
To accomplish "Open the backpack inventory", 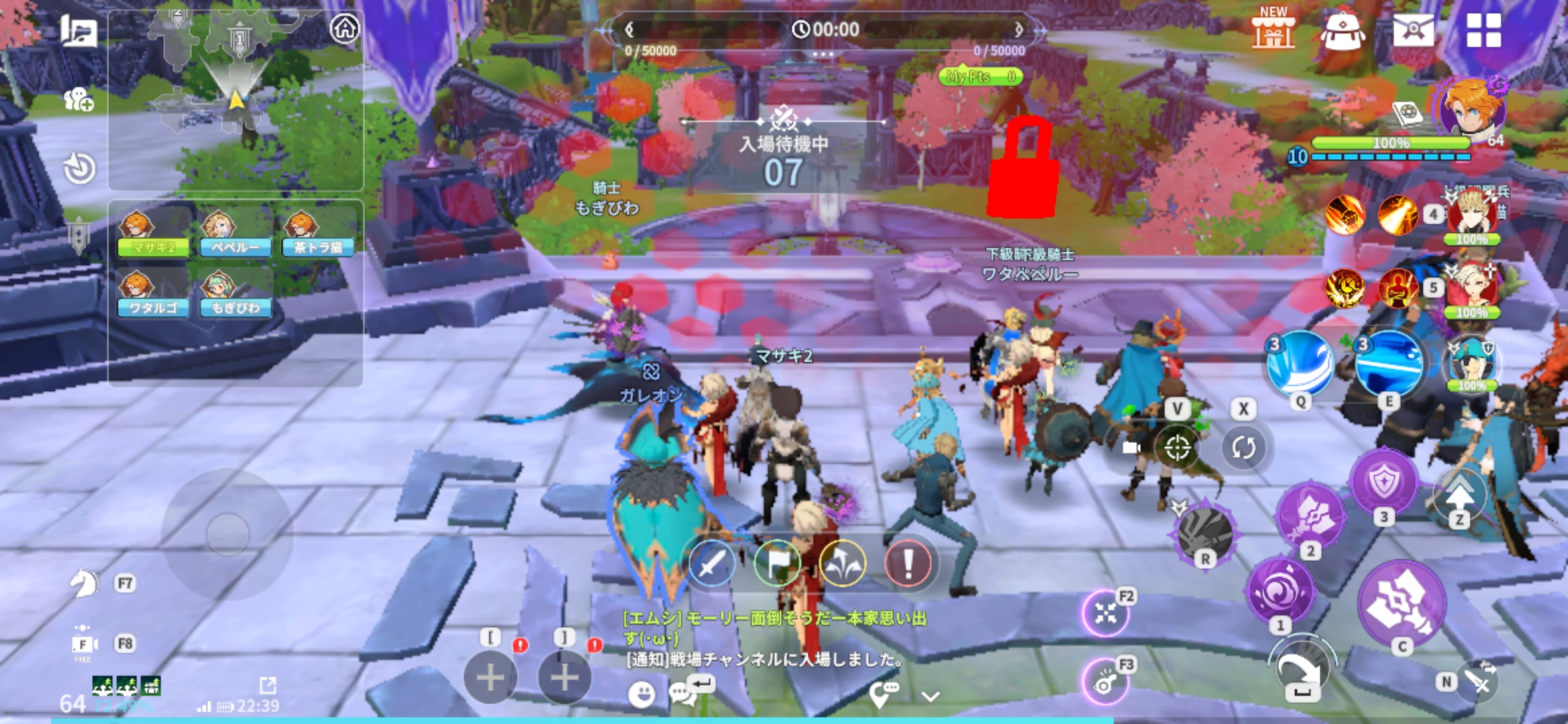I will pyautogui.click(x=1342, y=31).
